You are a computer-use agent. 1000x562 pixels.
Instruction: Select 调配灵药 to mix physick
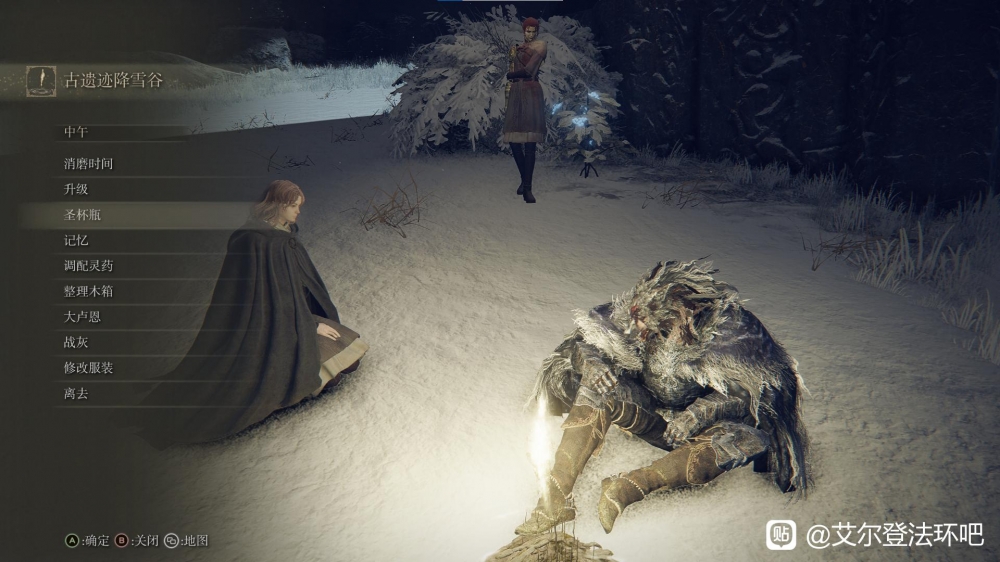(x=89, y=266)
